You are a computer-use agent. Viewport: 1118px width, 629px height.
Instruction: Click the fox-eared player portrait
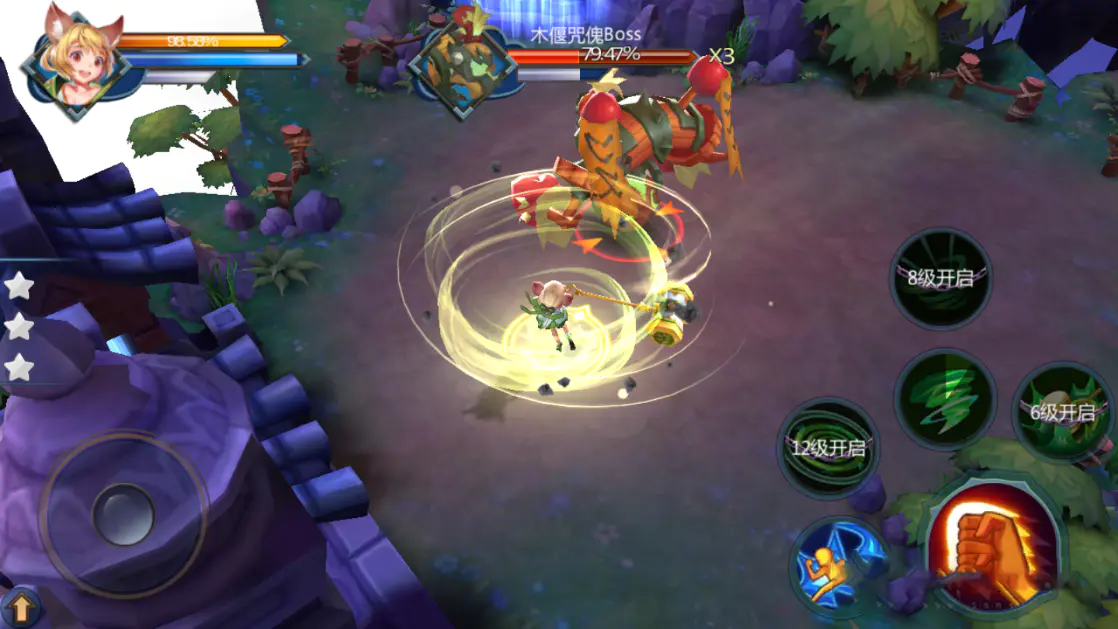[x=80, y=61]
